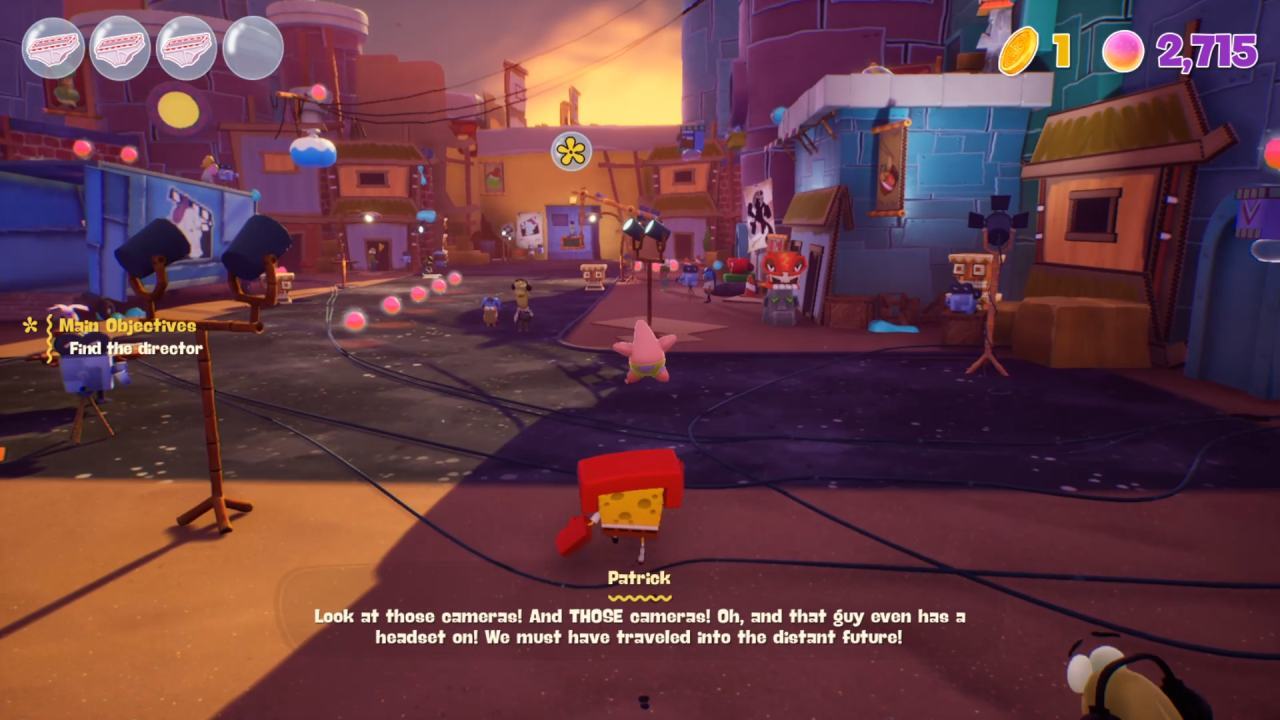Open the Main Objectives tracker

click(x=127, y=326)
